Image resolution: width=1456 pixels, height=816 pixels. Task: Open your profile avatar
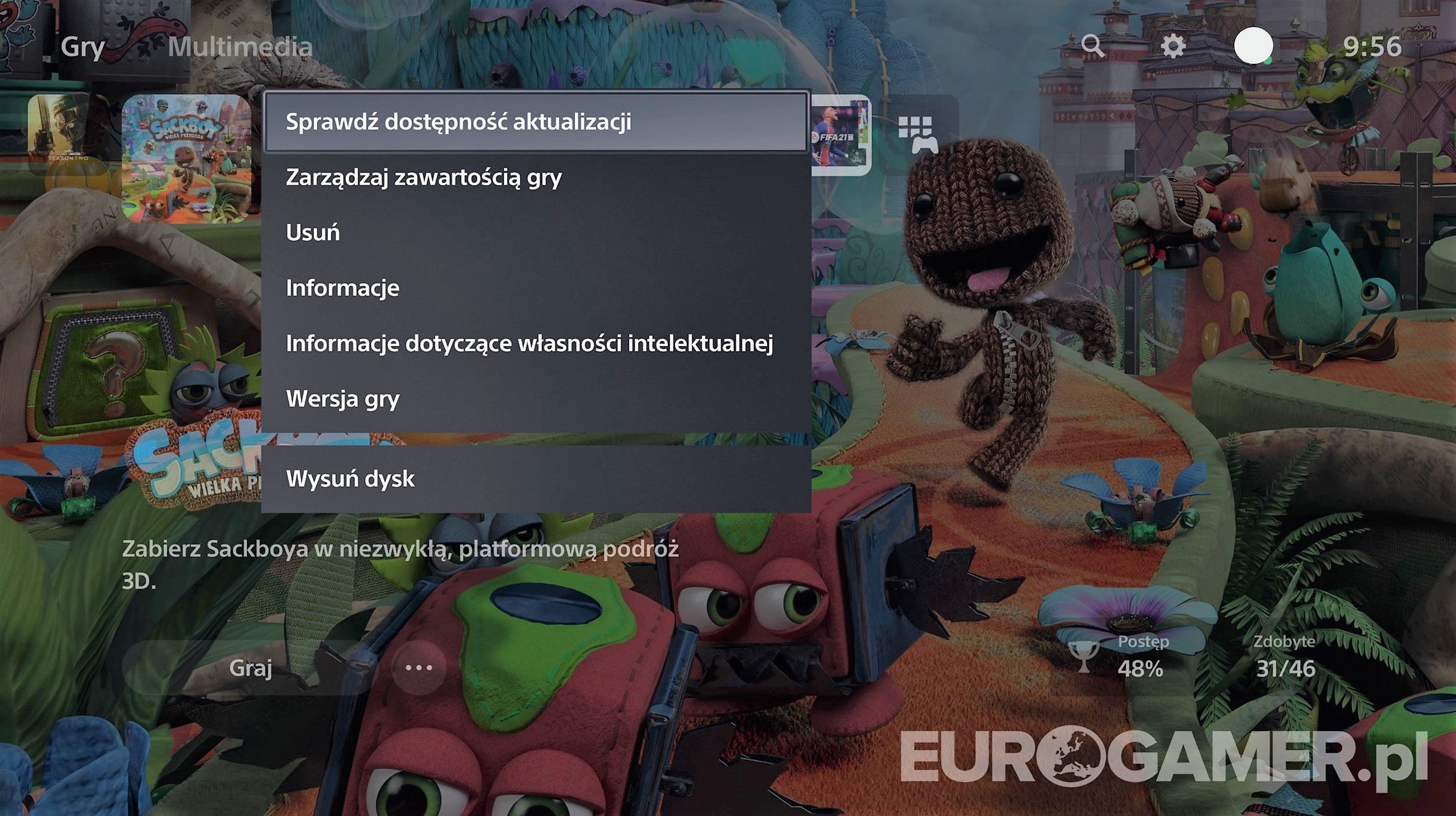pos(1254,44)
